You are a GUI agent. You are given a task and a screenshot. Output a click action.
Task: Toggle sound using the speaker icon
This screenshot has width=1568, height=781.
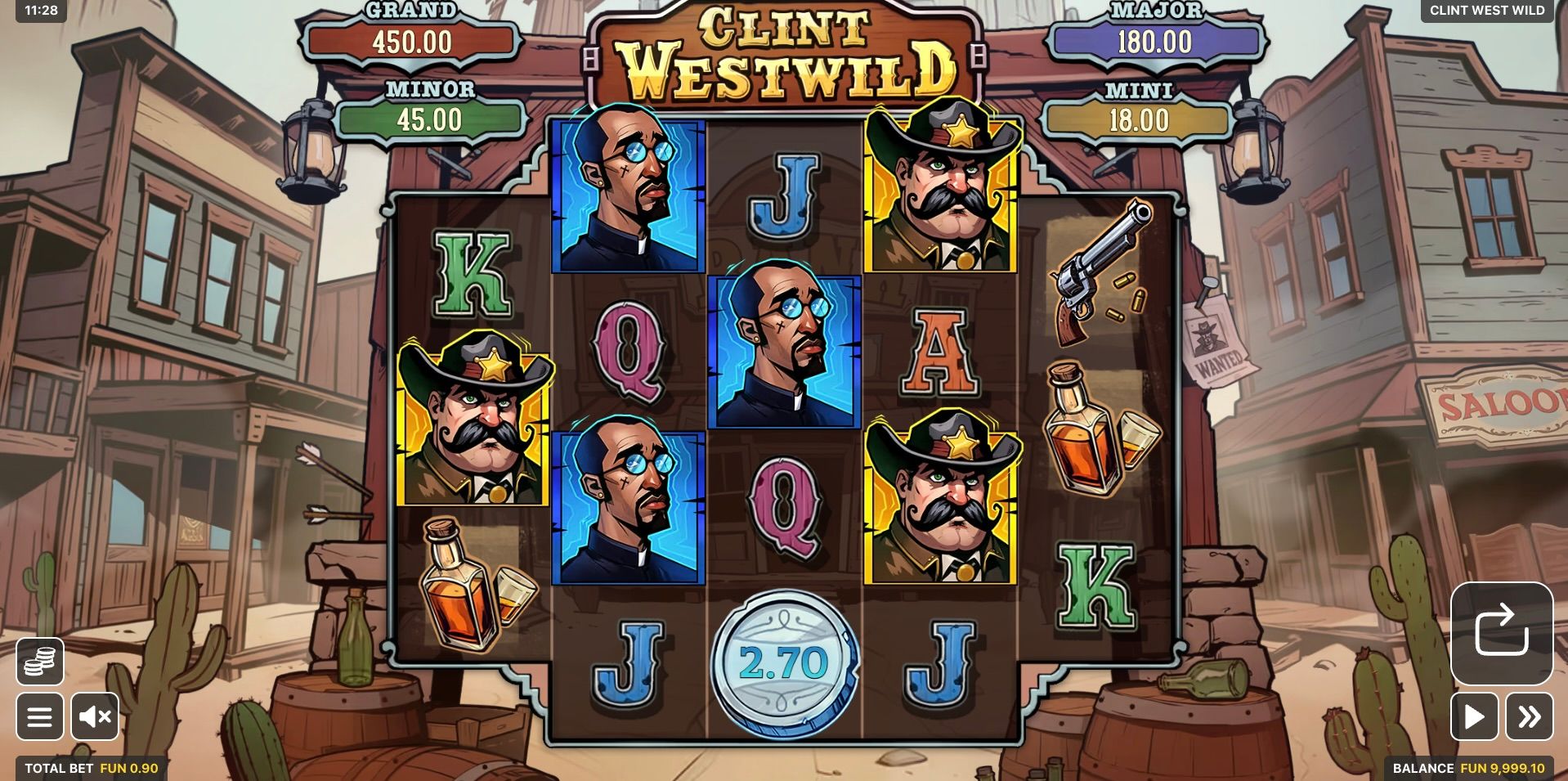[x=96, y=717]
